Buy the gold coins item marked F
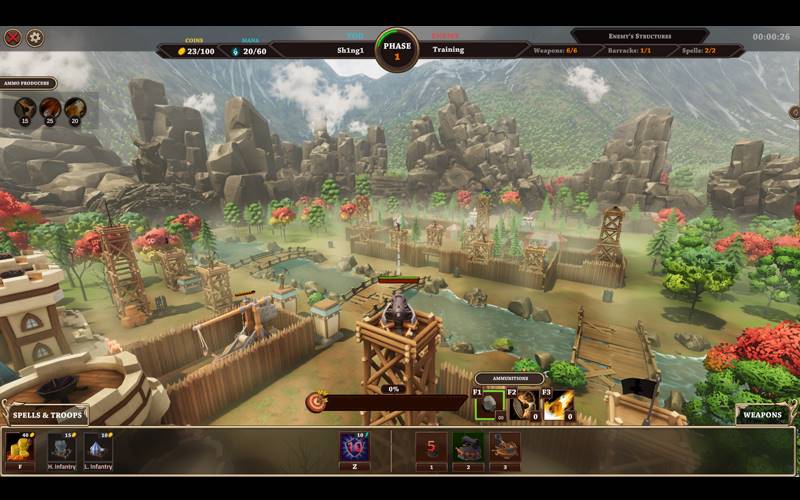The width and height of the screenshot is (800, 500). [x=20, y=447]
